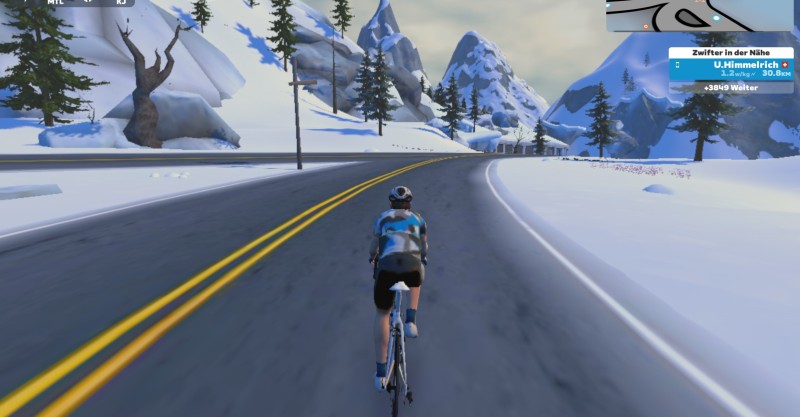Click the 'Zwifter in der Nähe' header
This screenshot has width=800, height=417.
(x=731, y=52)
